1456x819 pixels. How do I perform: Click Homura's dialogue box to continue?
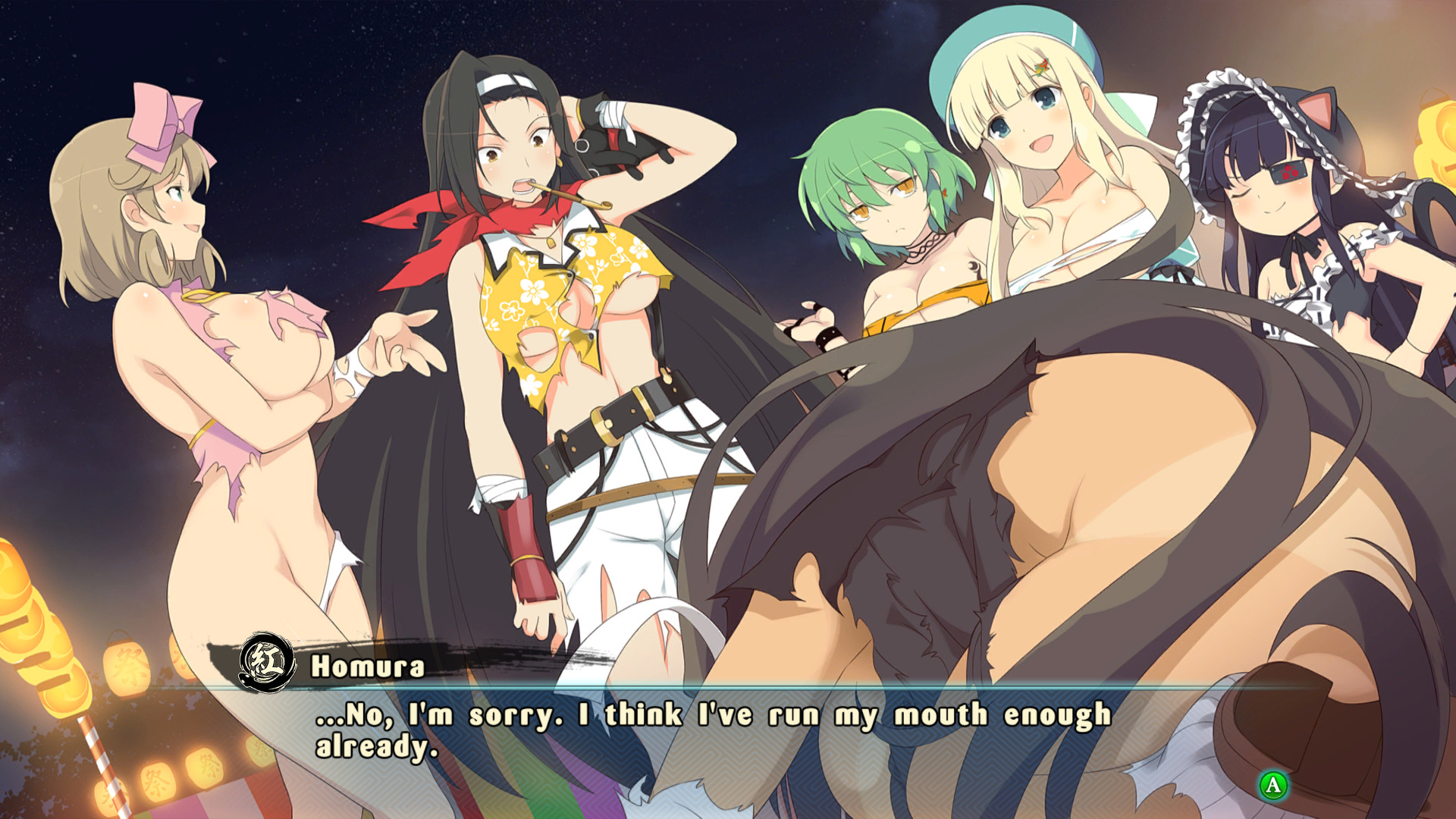pyautogui.click(x=713, y=731)
